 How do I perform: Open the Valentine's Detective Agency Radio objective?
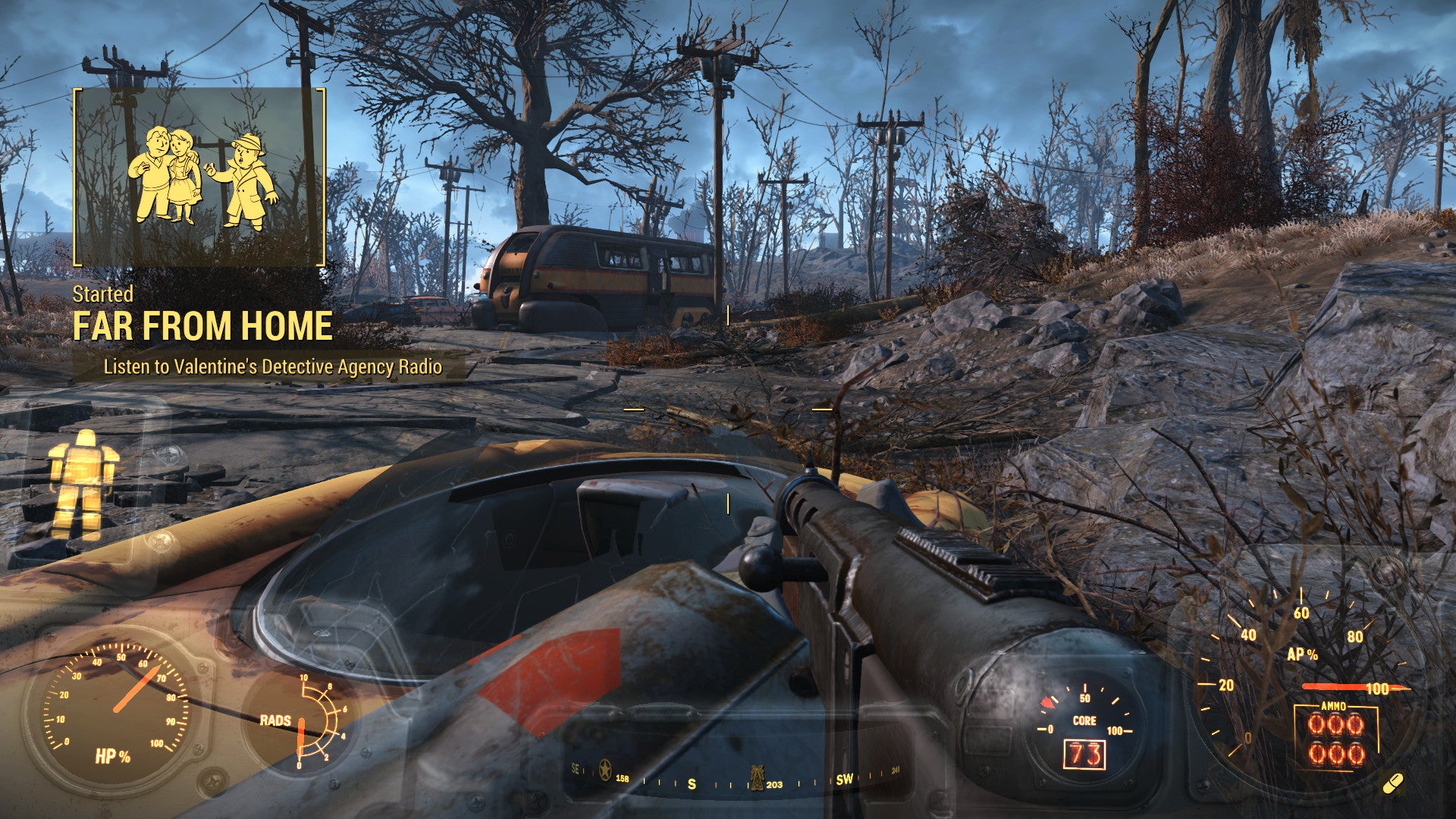(272, 368)
